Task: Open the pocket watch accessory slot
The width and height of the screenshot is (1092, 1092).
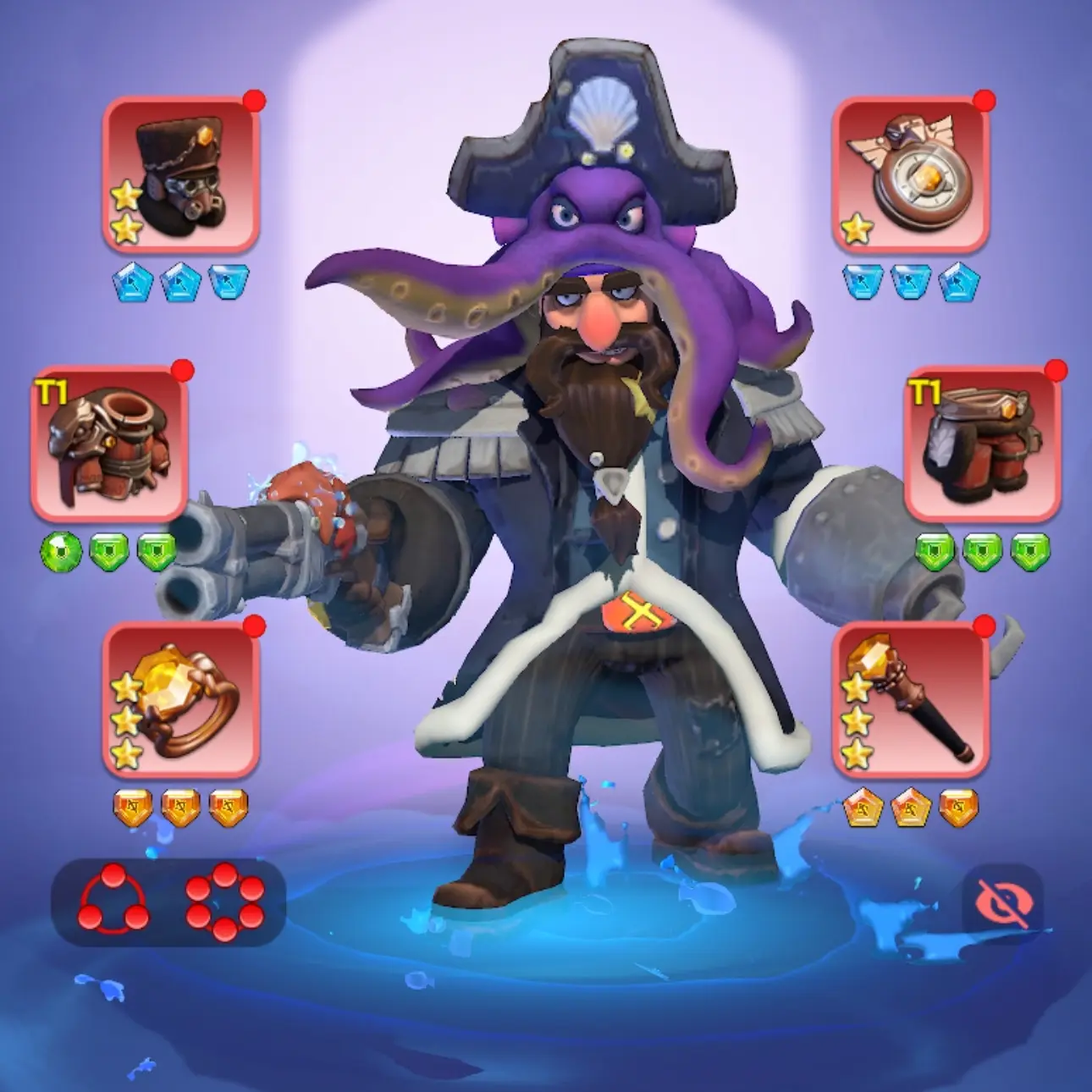Action: coord(910,174)
